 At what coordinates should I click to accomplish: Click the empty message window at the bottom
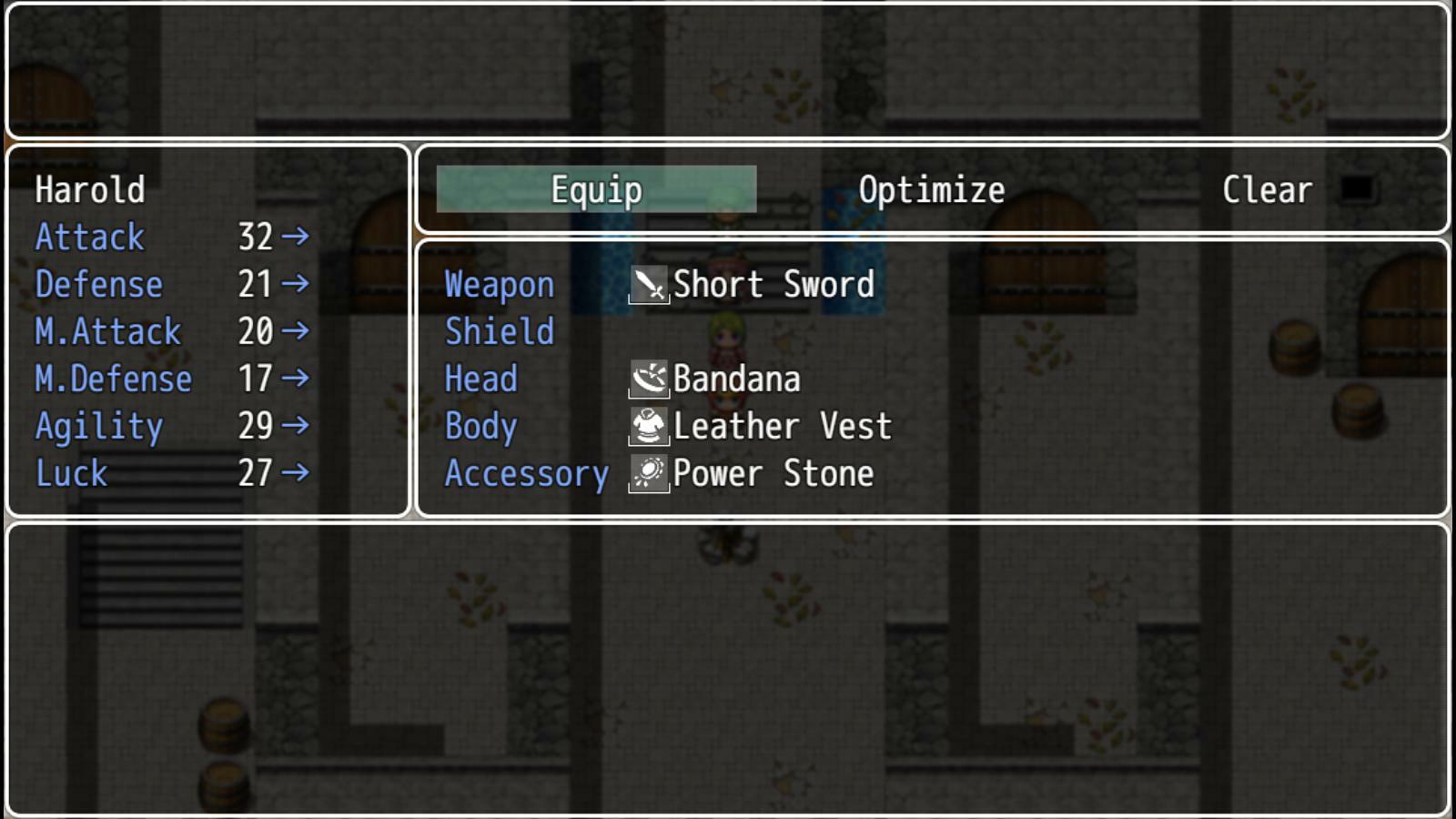click(728, 664)
